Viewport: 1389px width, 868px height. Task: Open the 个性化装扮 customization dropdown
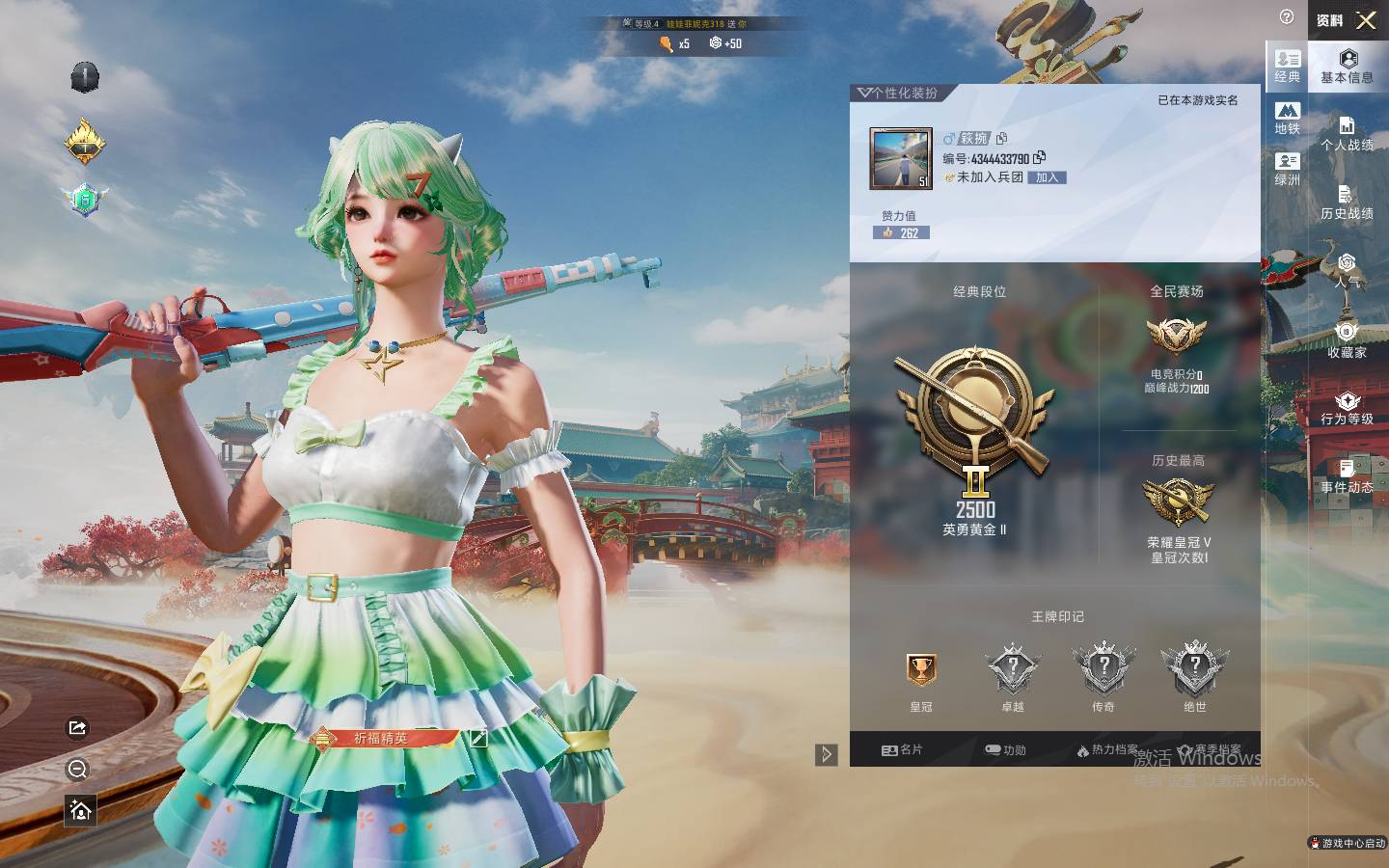[897, 93]
